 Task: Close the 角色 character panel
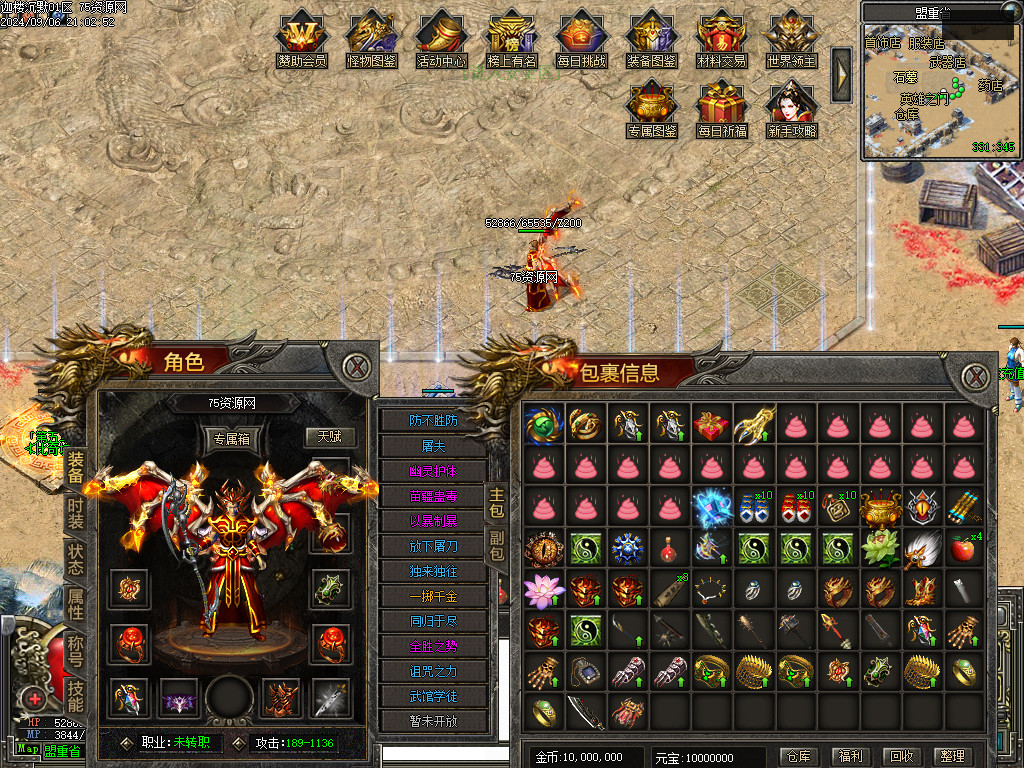point(357,366)
